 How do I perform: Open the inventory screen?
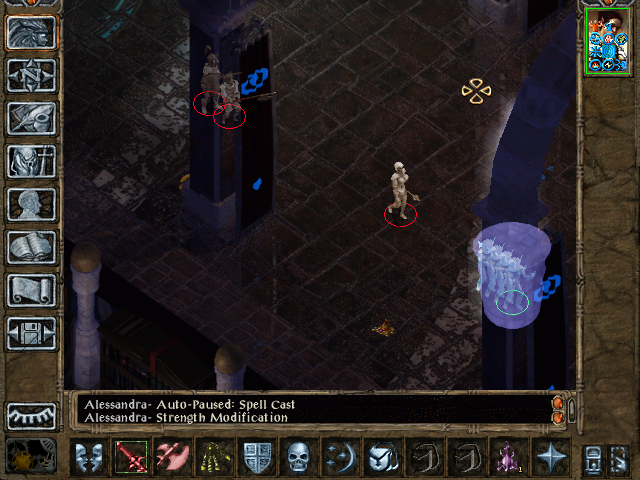click(x=31, y=161)
